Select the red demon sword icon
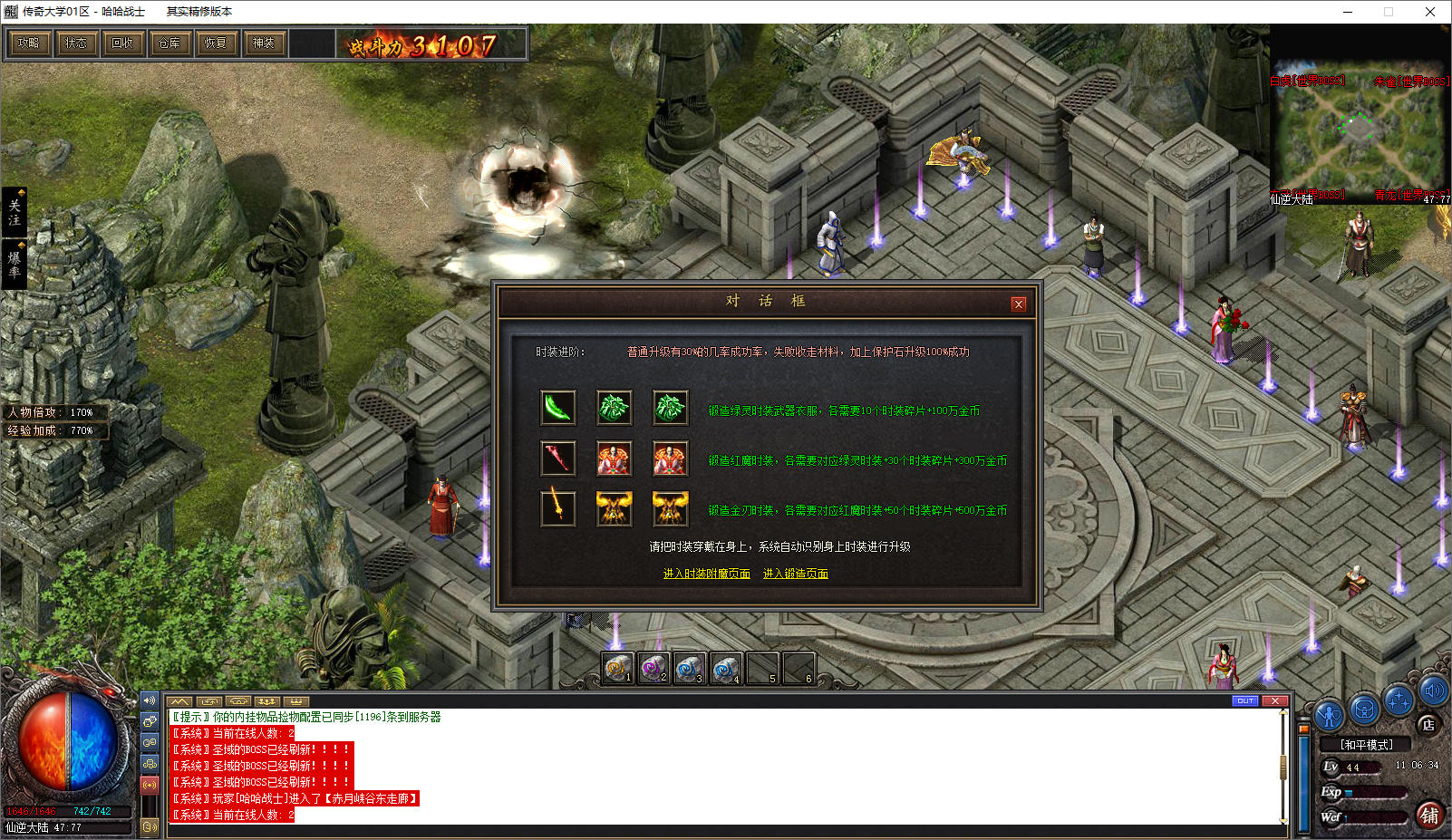Image resolution: width=1452 pixels, height=840 pixels. (558, 459)
